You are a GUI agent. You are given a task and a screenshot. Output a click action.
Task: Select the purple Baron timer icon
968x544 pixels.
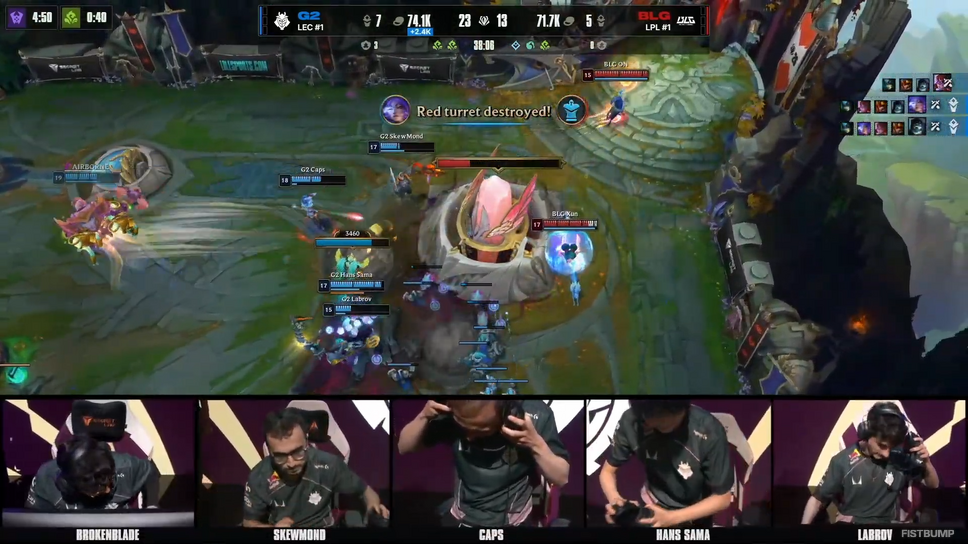pos(17,18)
